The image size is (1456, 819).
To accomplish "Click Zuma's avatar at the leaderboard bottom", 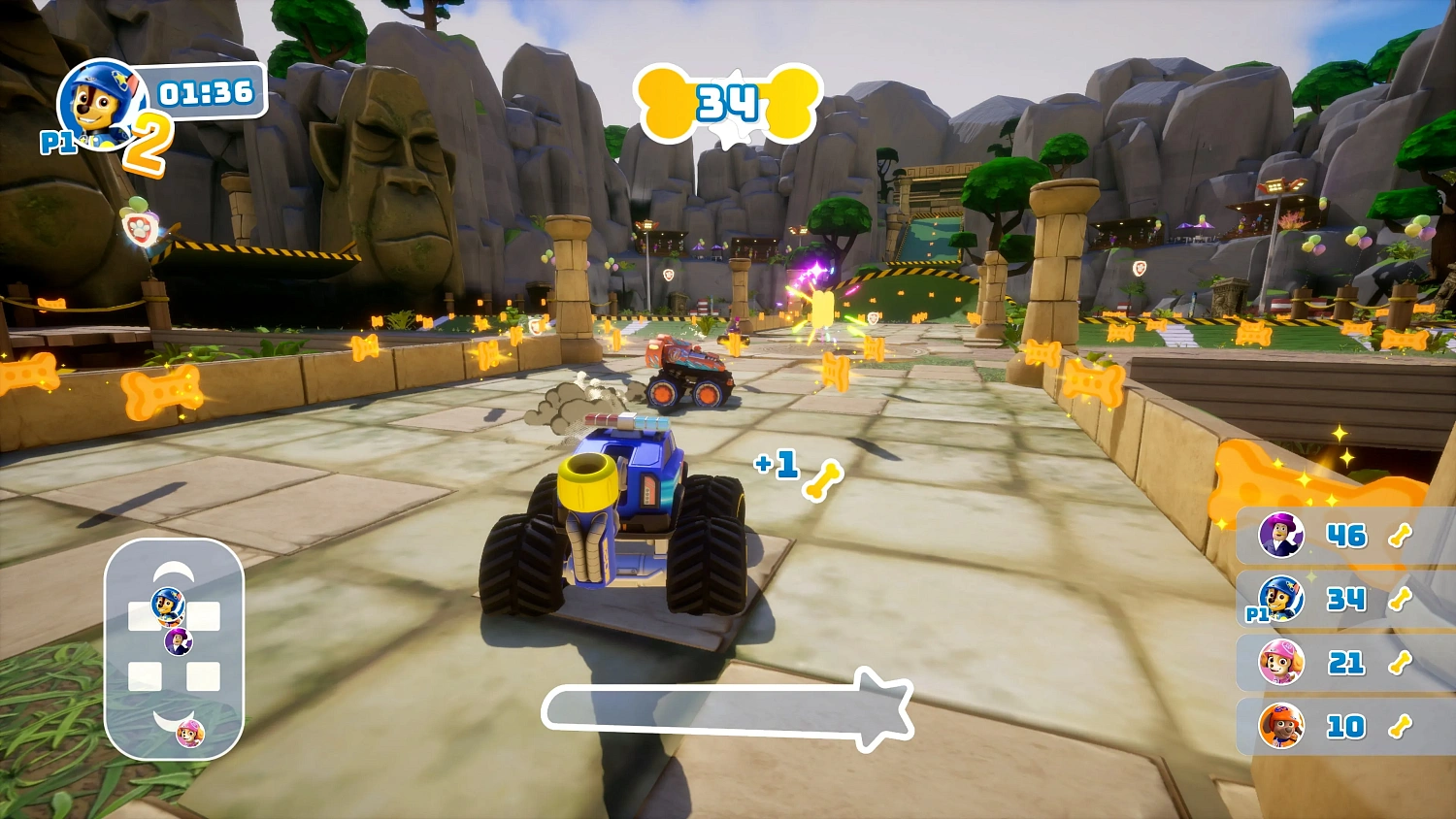I will pos(1281,723).
